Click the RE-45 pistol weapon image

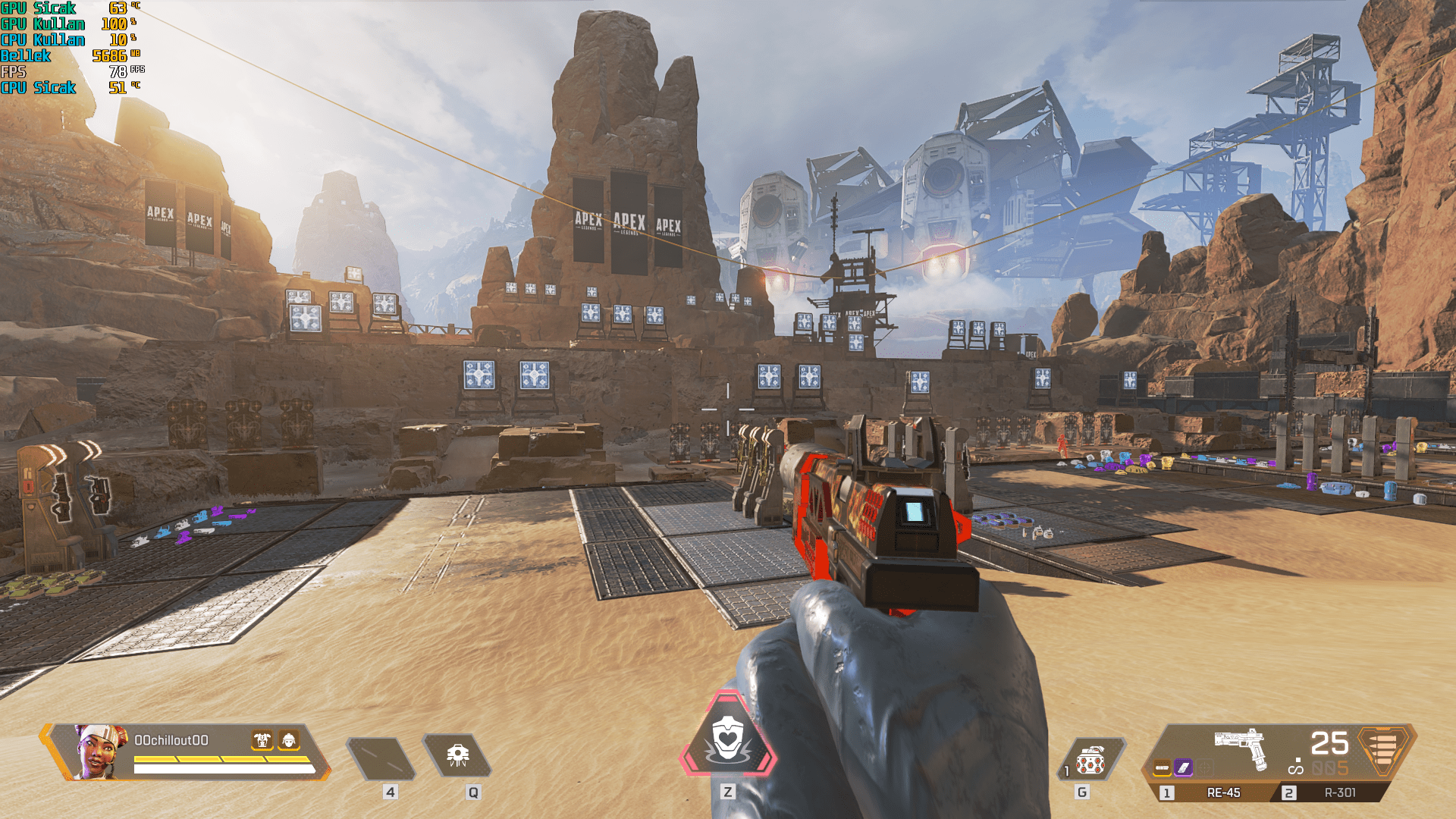[x=1241, y=746]
